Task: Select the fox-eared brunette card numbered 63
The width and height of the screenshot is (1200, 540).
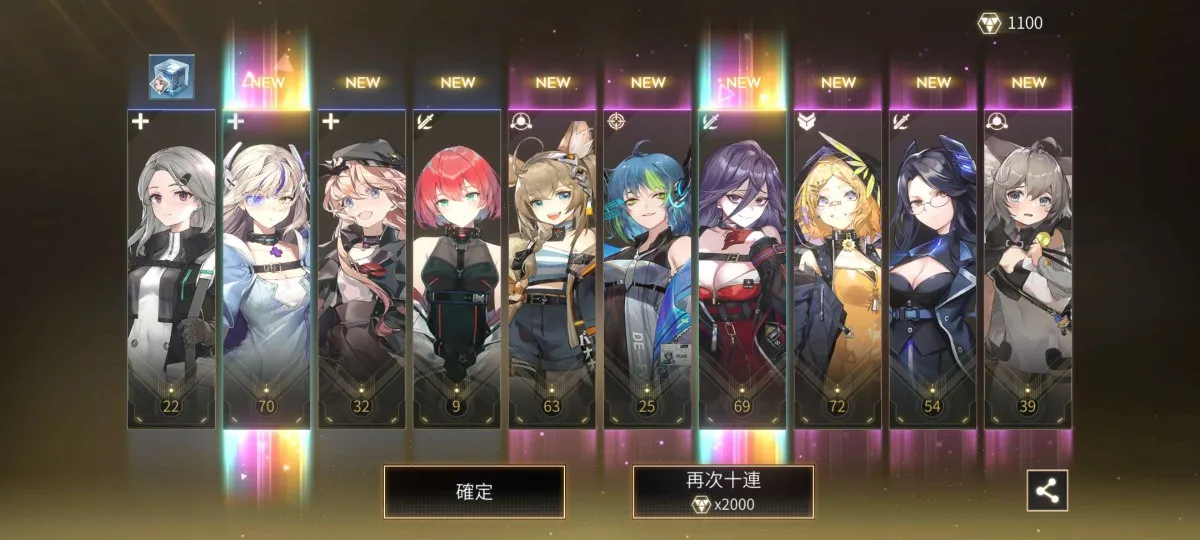Action: coord(552,270)
